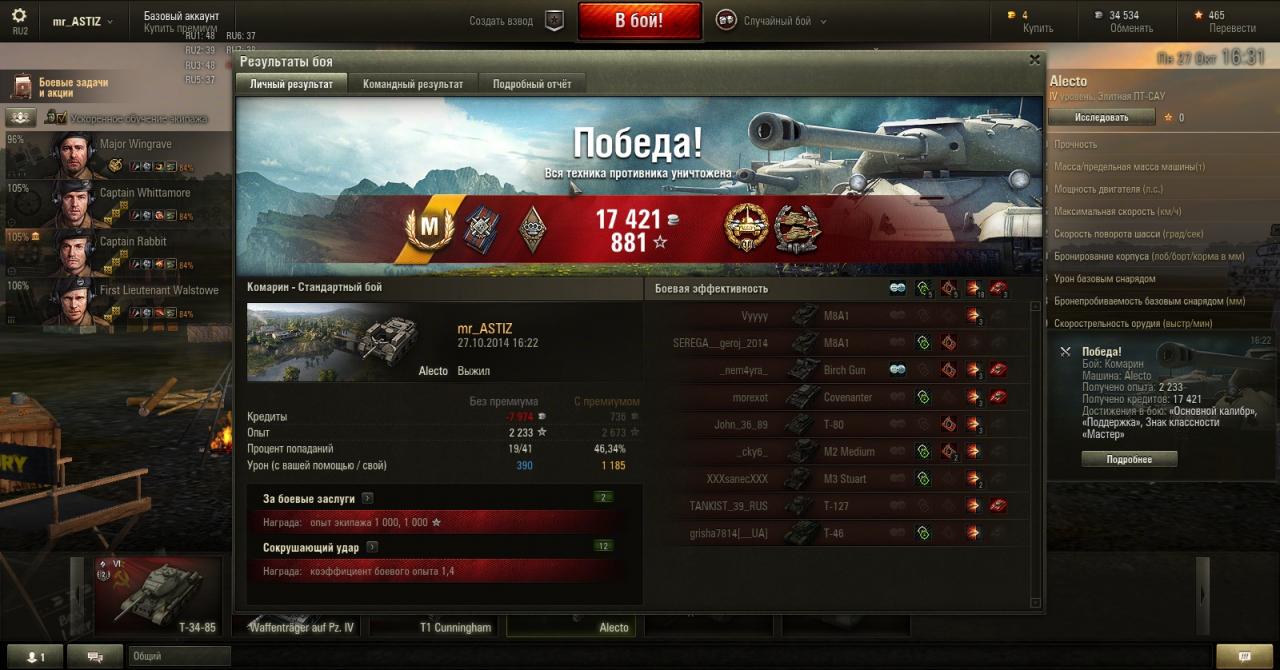Click the Исследовать research button
Screen dimensions: 1280x670
[1101, 117]
